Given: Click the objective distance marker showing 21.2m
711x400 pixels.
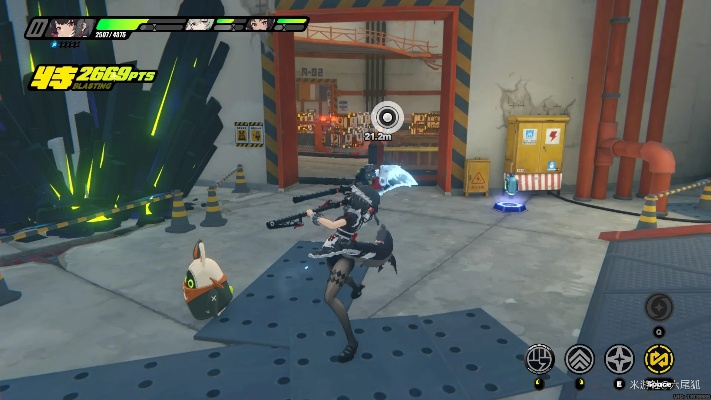Looking at the screenshot, I should 386,114.
